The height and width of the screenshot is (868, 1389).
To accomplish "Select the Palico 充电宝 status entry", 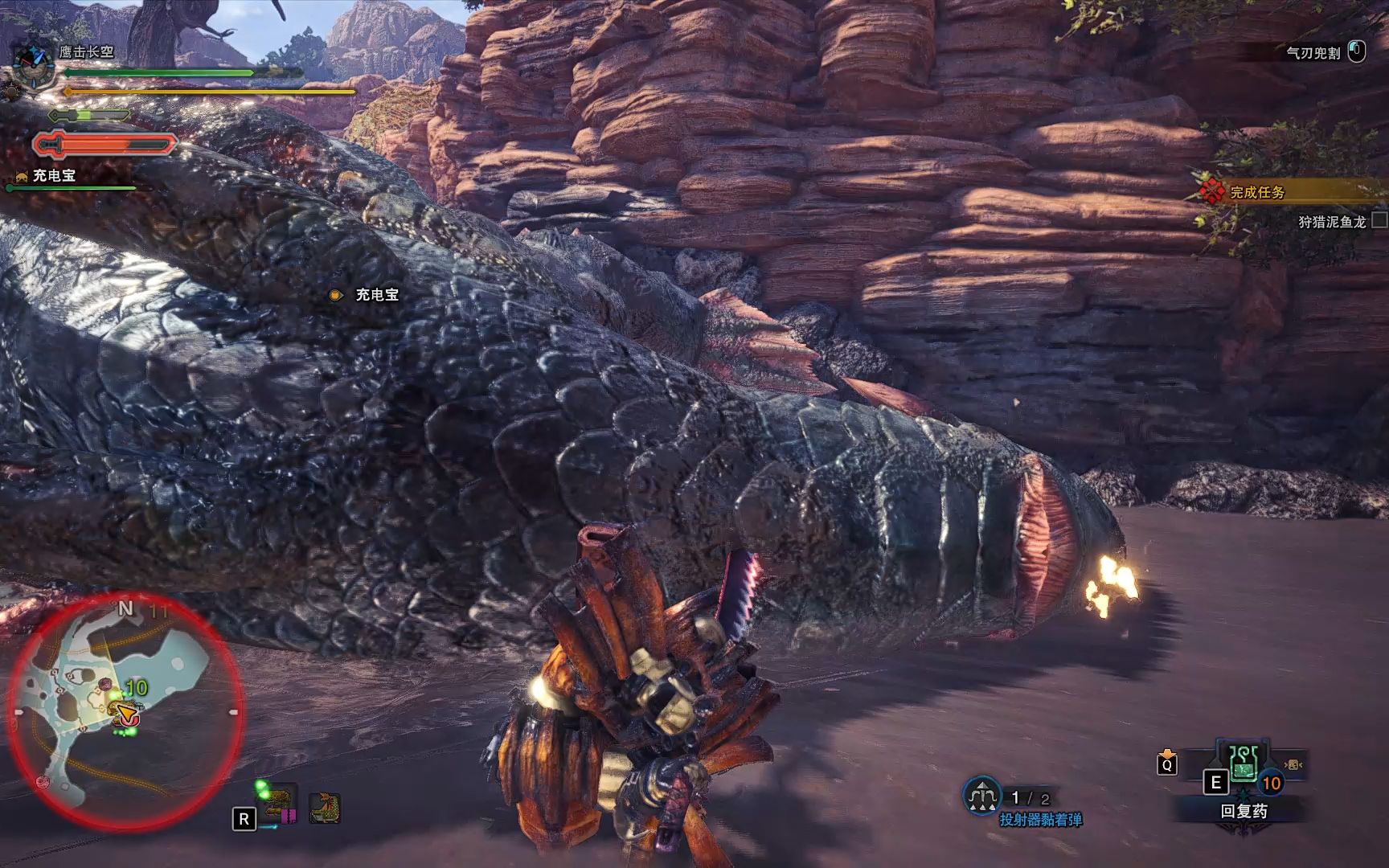I will pos(53,176).
